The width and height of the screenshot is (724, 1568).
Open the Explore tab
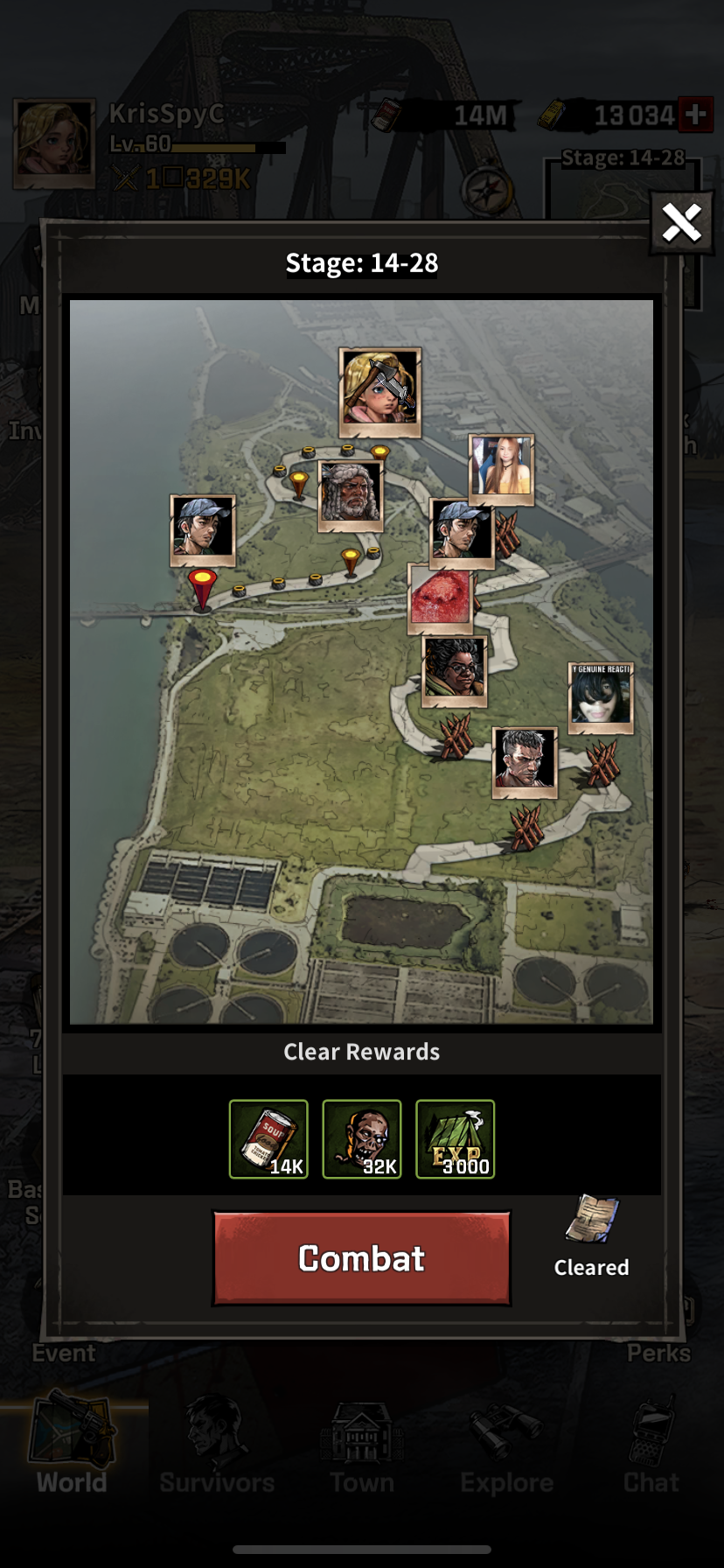tap(507, 1444)
